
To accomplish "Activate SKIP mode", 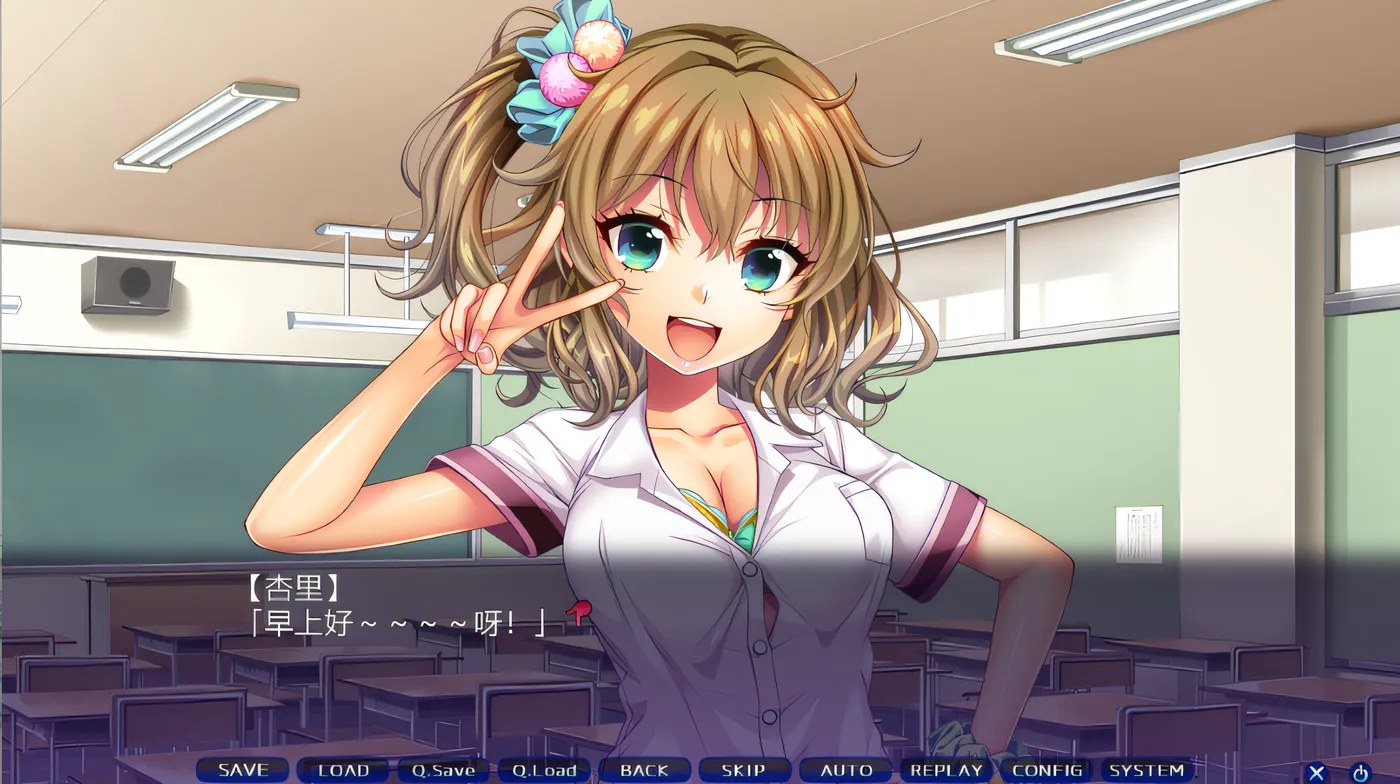I will pyautogui.click(x=744, y=770).
